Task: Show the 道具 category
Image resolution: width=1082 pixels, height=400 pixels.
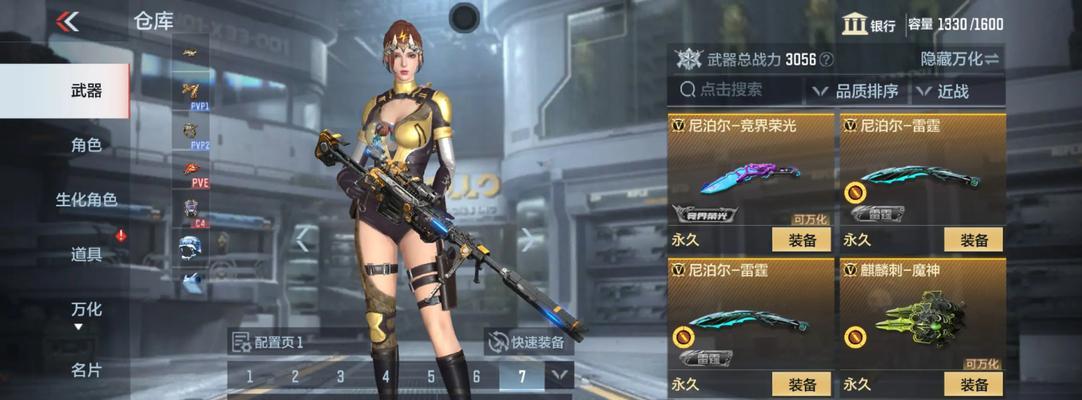Action: pyautogui.click(x=86, y=254)
